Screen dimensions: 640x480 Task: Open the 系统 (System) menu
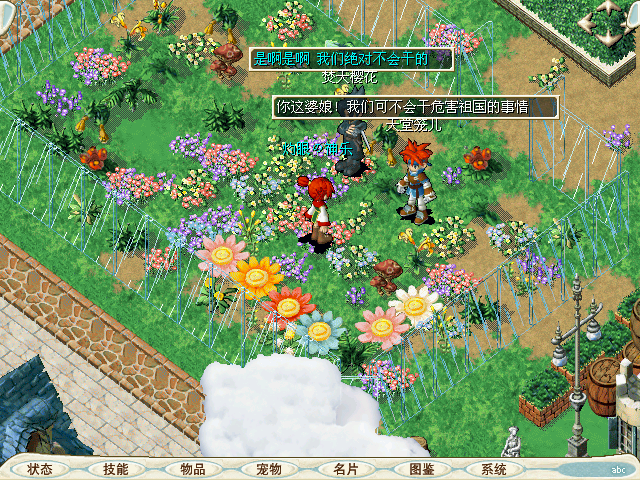click(494, 469)
